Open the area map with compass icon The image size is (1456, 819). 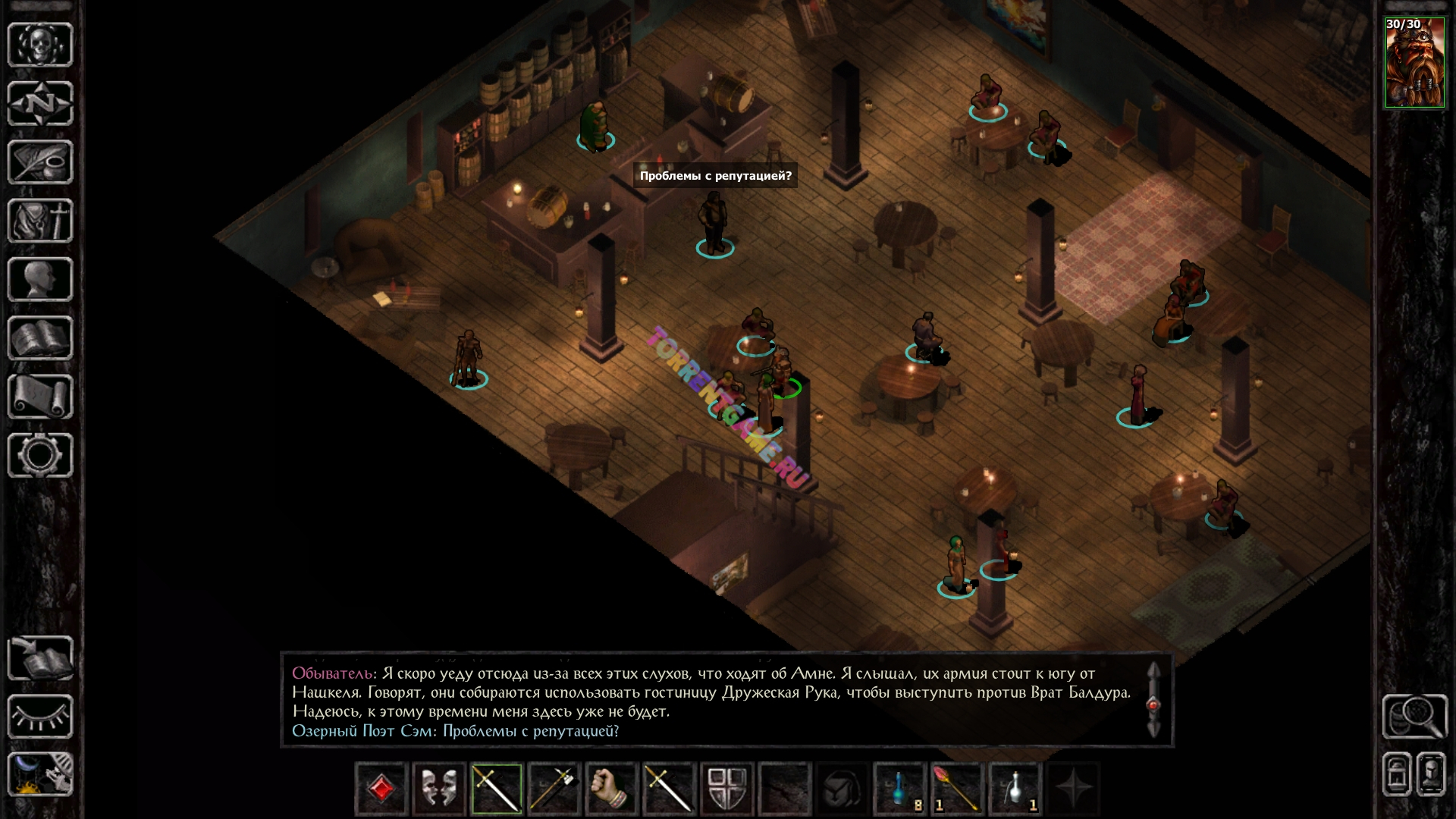click(40, 102)
